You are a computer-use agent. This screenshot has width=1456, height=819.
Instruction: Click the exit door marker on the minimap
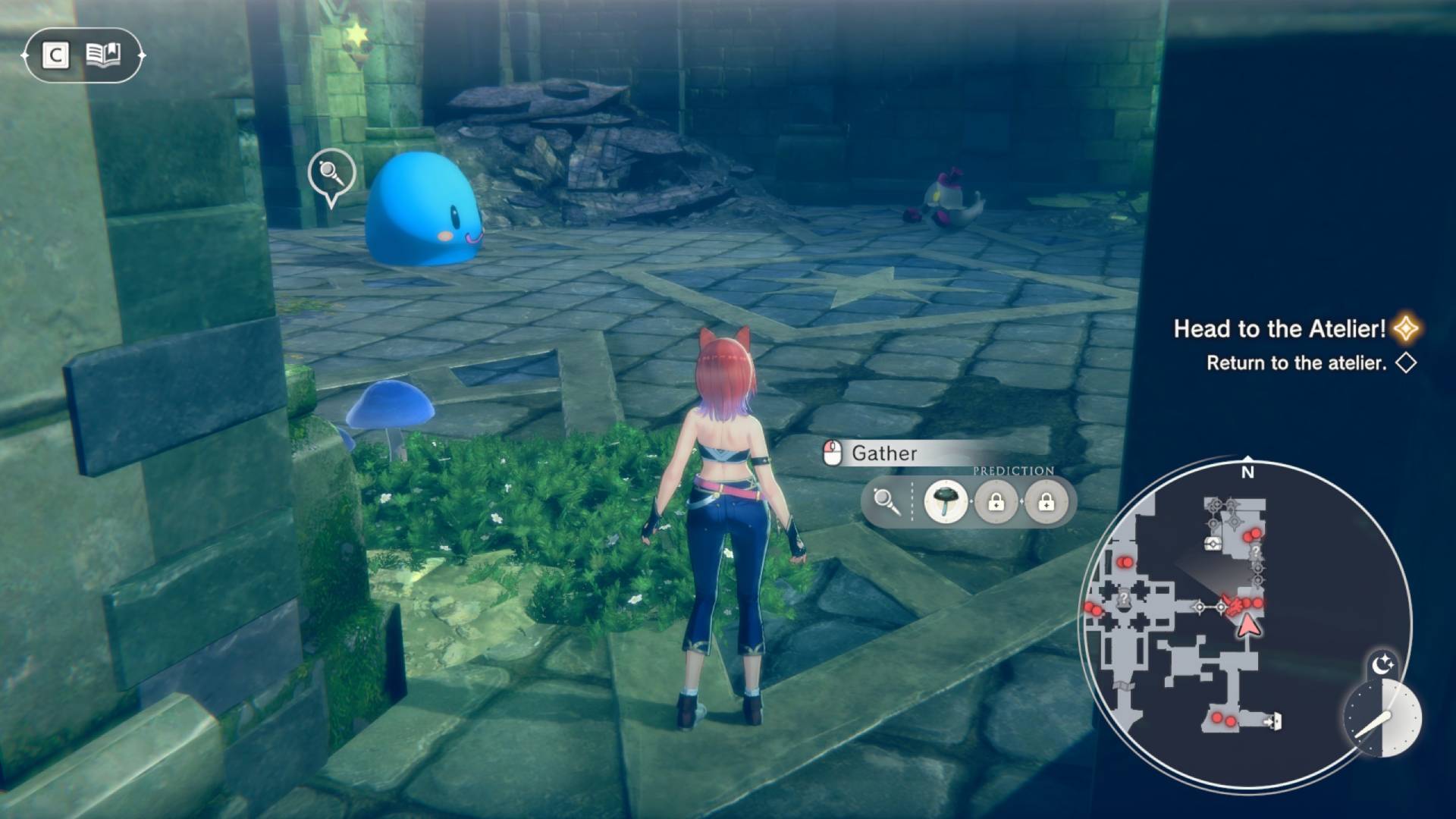(1273, 721)
